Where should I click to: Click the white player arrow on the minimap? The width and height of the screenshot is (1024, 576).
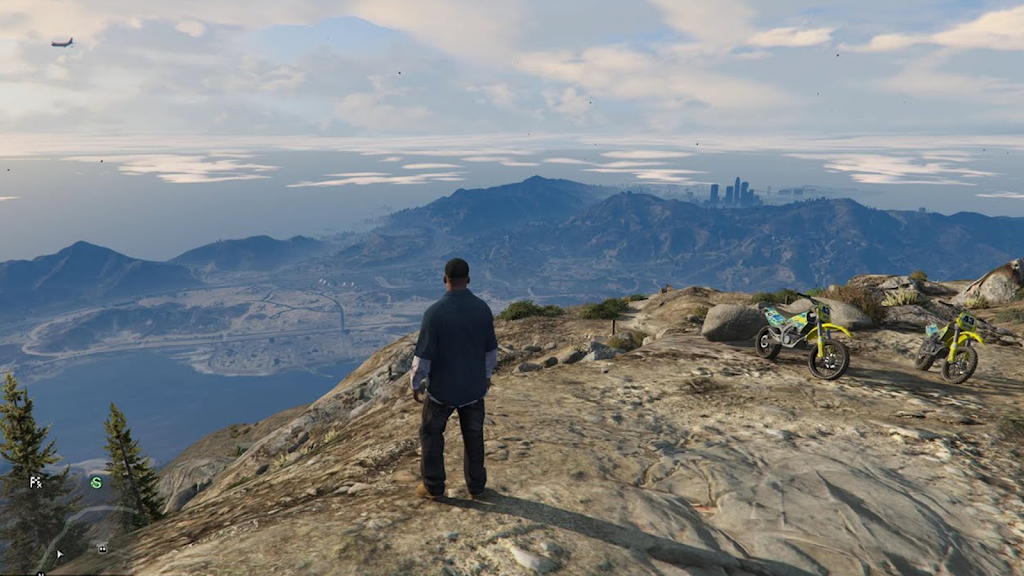click(60, 553)
